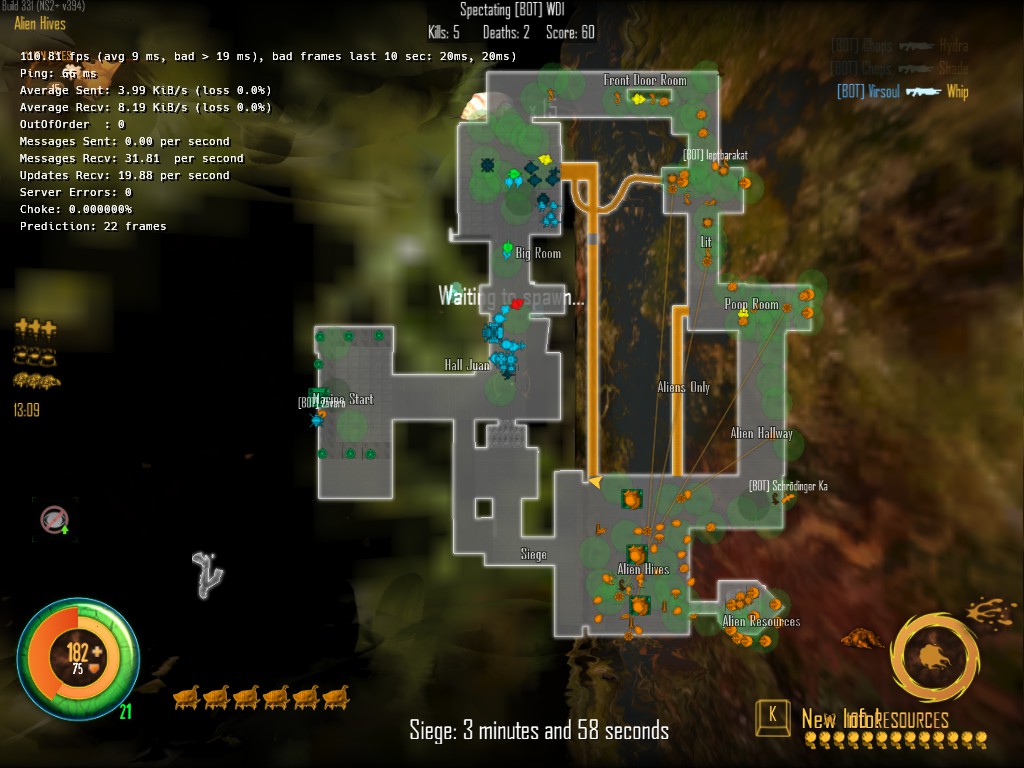Click the crossed-out red circle icon

(x=54, y=518)
